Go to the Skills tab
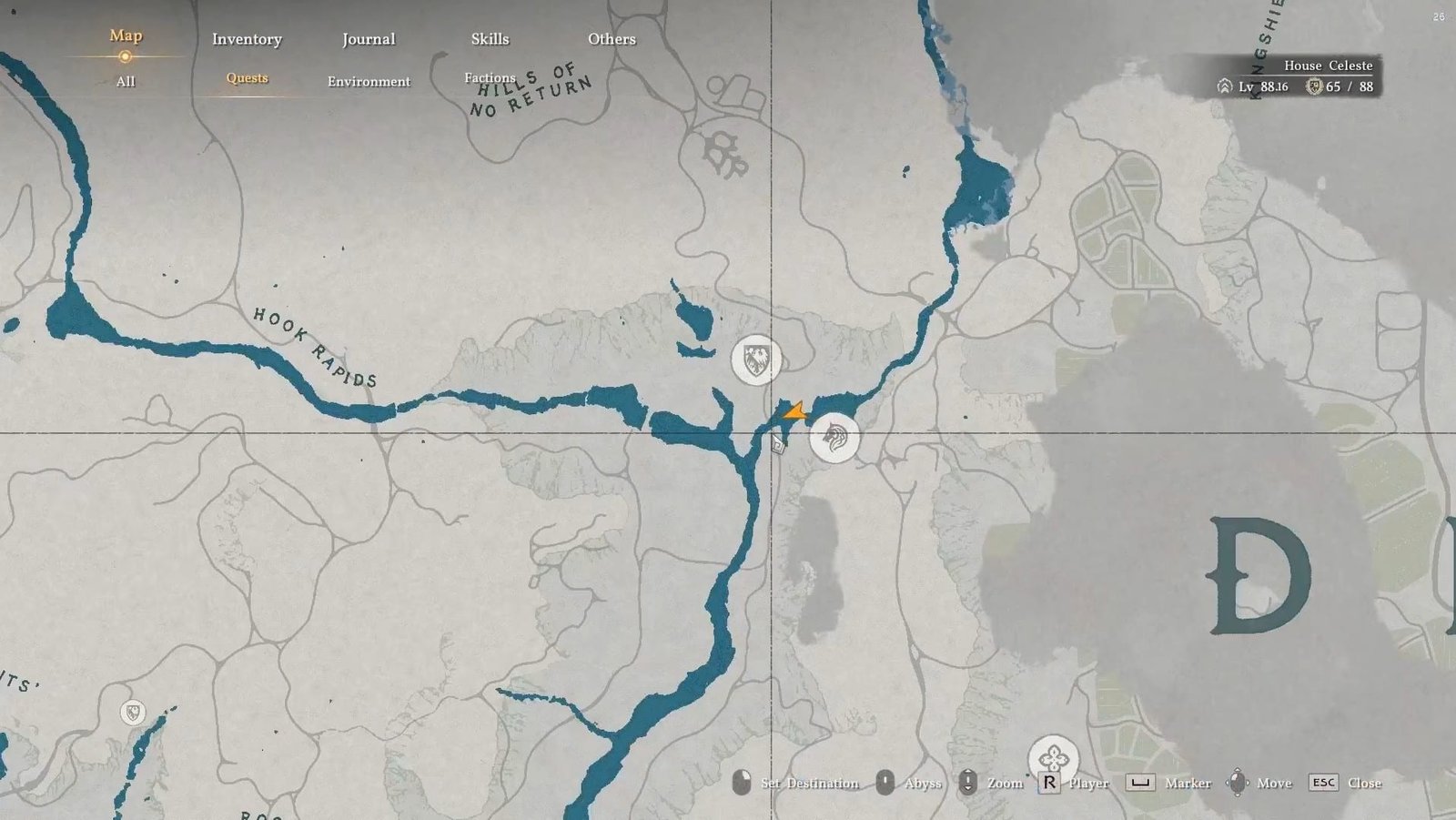The image size is (1456, 820). pyautogui.click(x=490, y=39)
